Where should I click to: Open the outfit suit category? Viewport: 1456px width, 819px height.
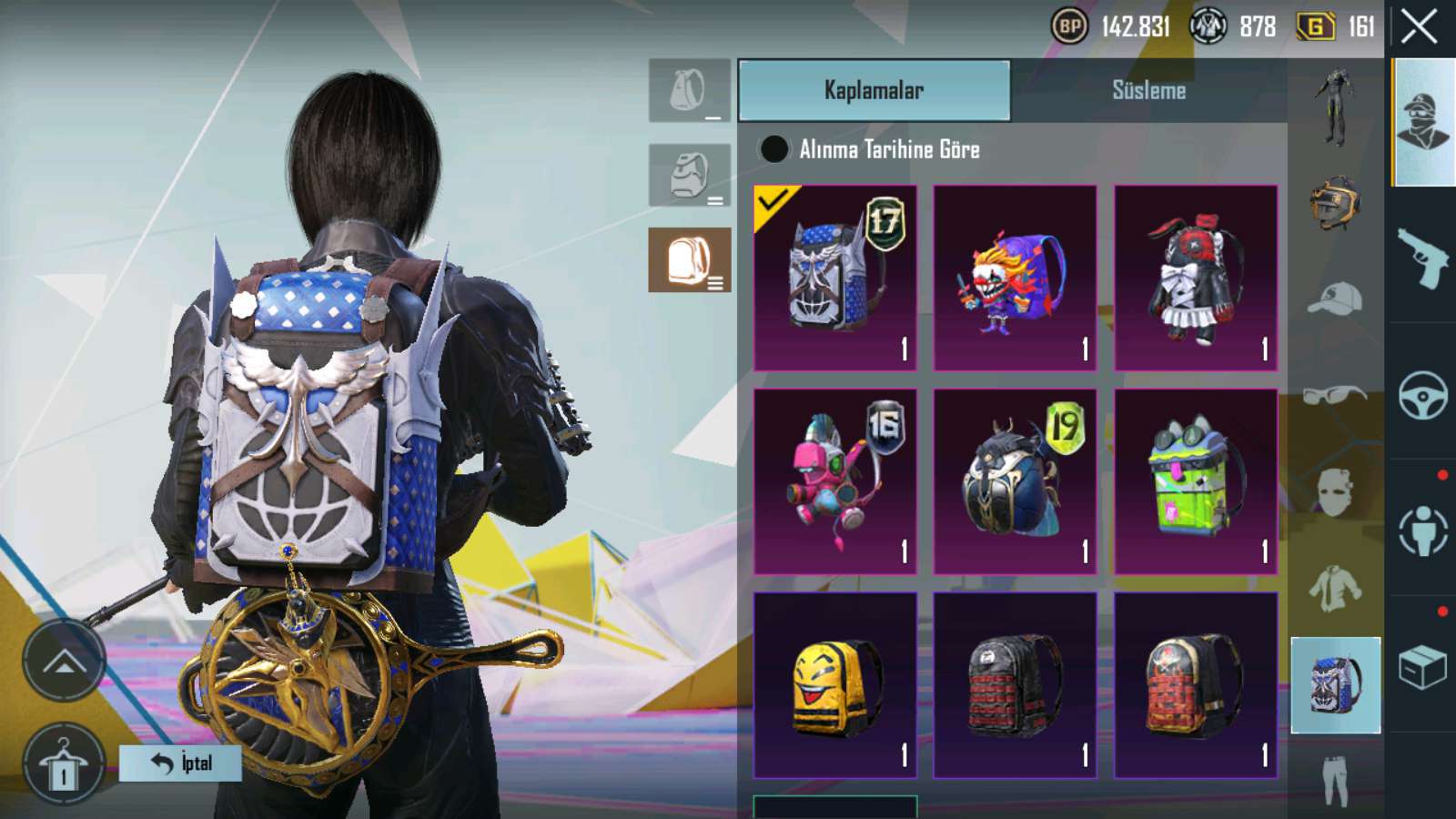point(1335,107)
